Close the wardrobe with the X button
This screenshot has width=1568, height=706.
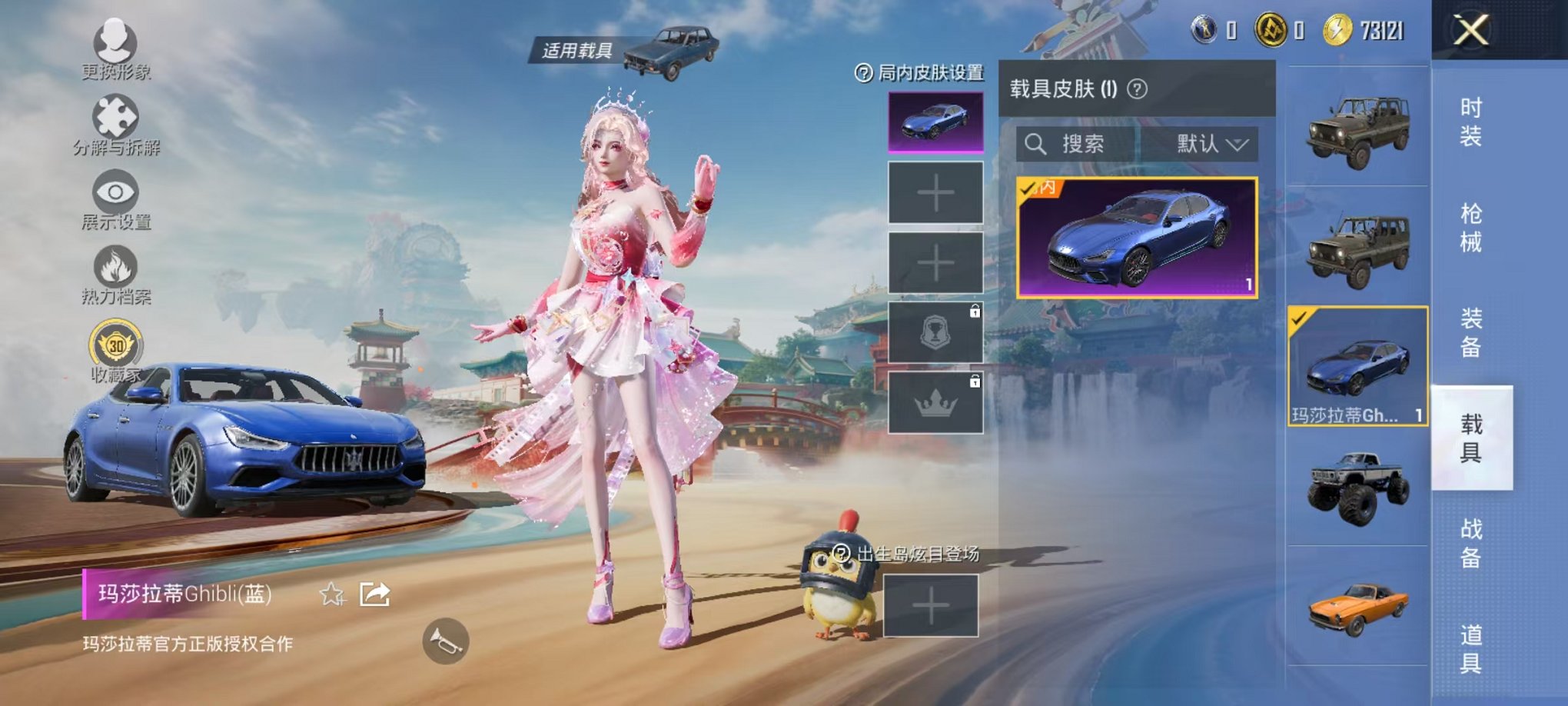pos(1470,31)
